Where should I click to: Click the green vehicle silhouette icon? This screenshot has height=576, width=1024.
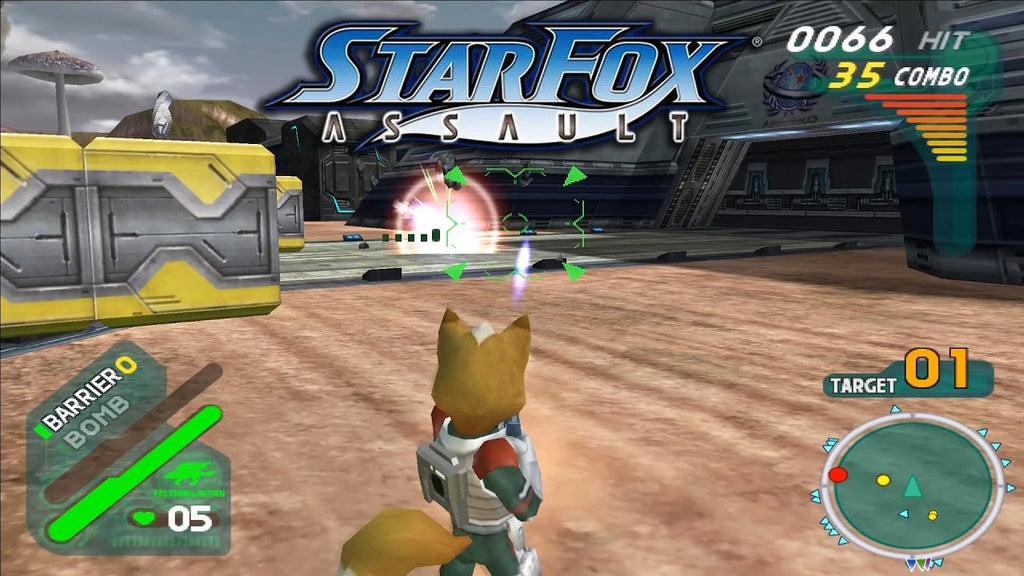pyautogui.click(x=186, y=475)
